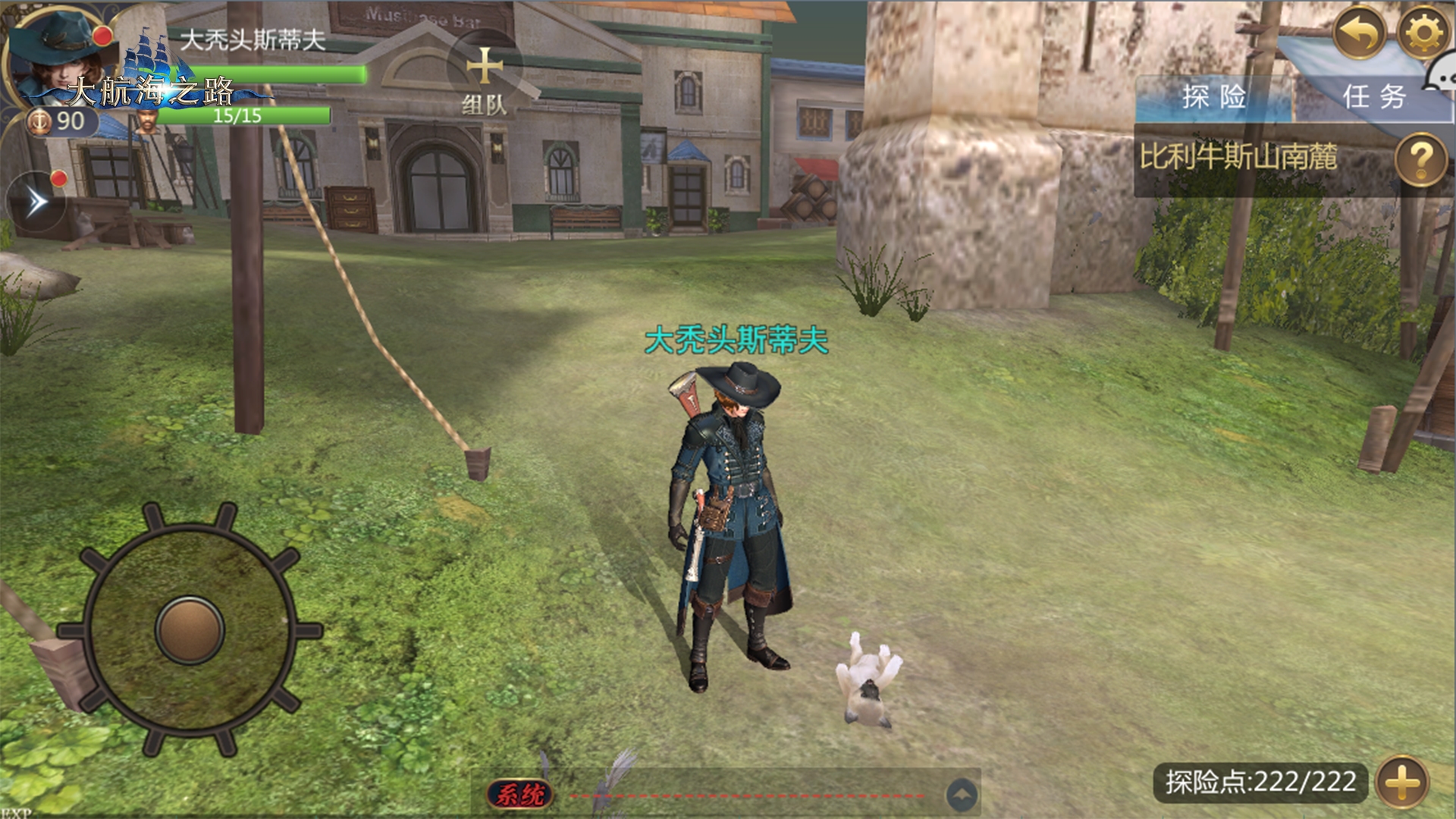Open settings with the gear icon
The image size is (1456, 819).
[x=1423, y=33]
